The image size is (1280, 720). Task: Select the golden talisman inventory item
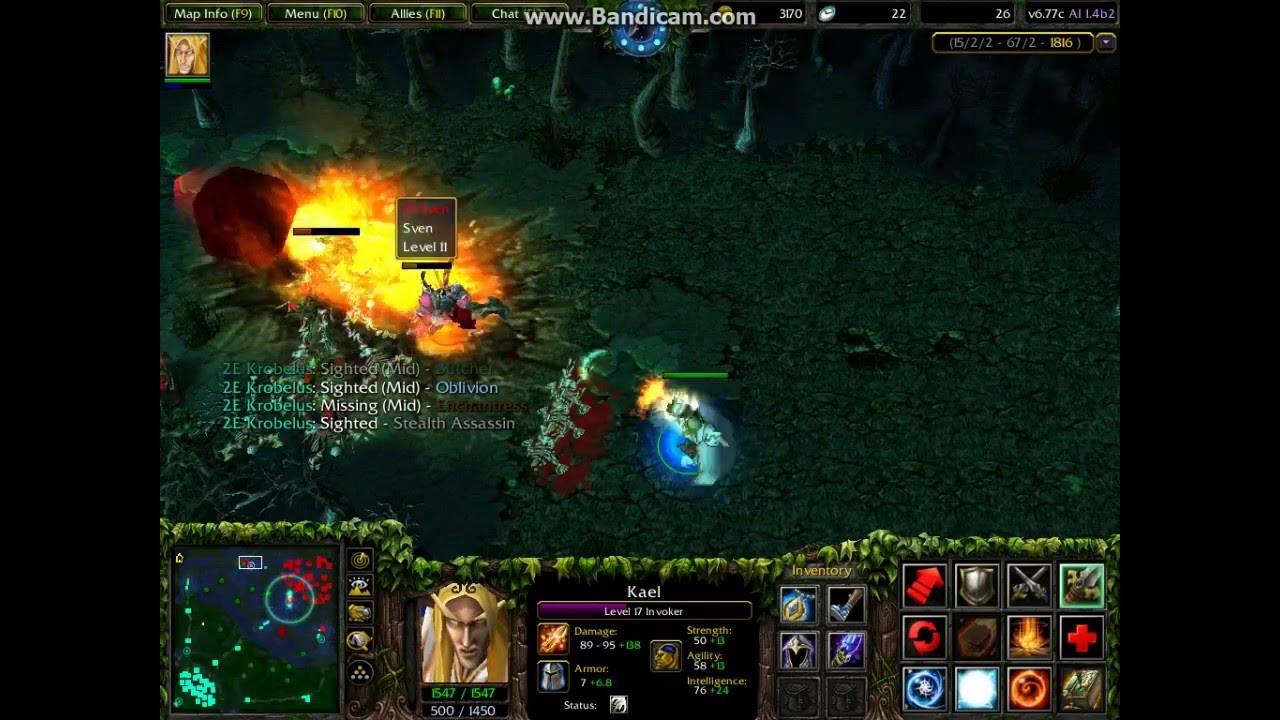point(797,605)
